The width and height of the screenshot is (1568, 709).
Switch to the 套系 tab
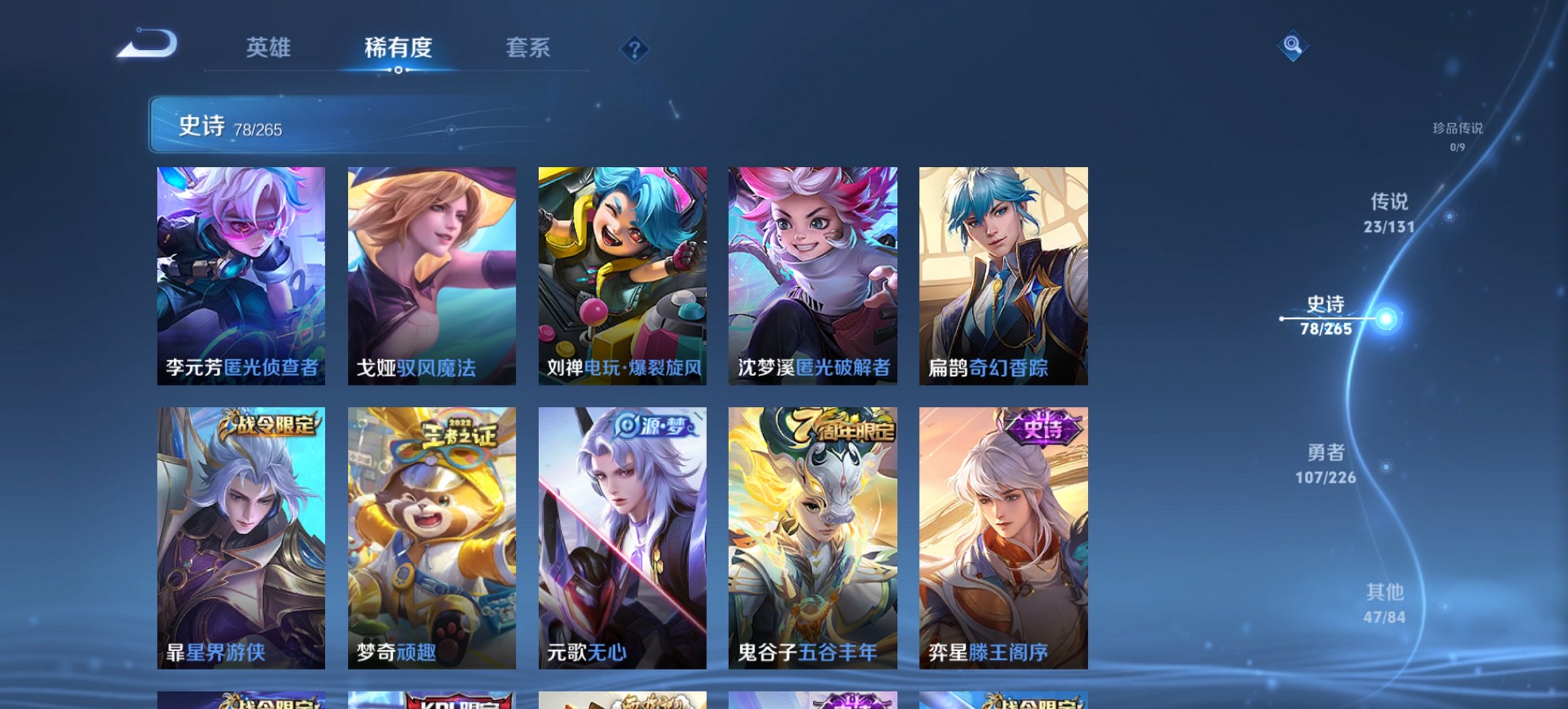coord(528,48)
